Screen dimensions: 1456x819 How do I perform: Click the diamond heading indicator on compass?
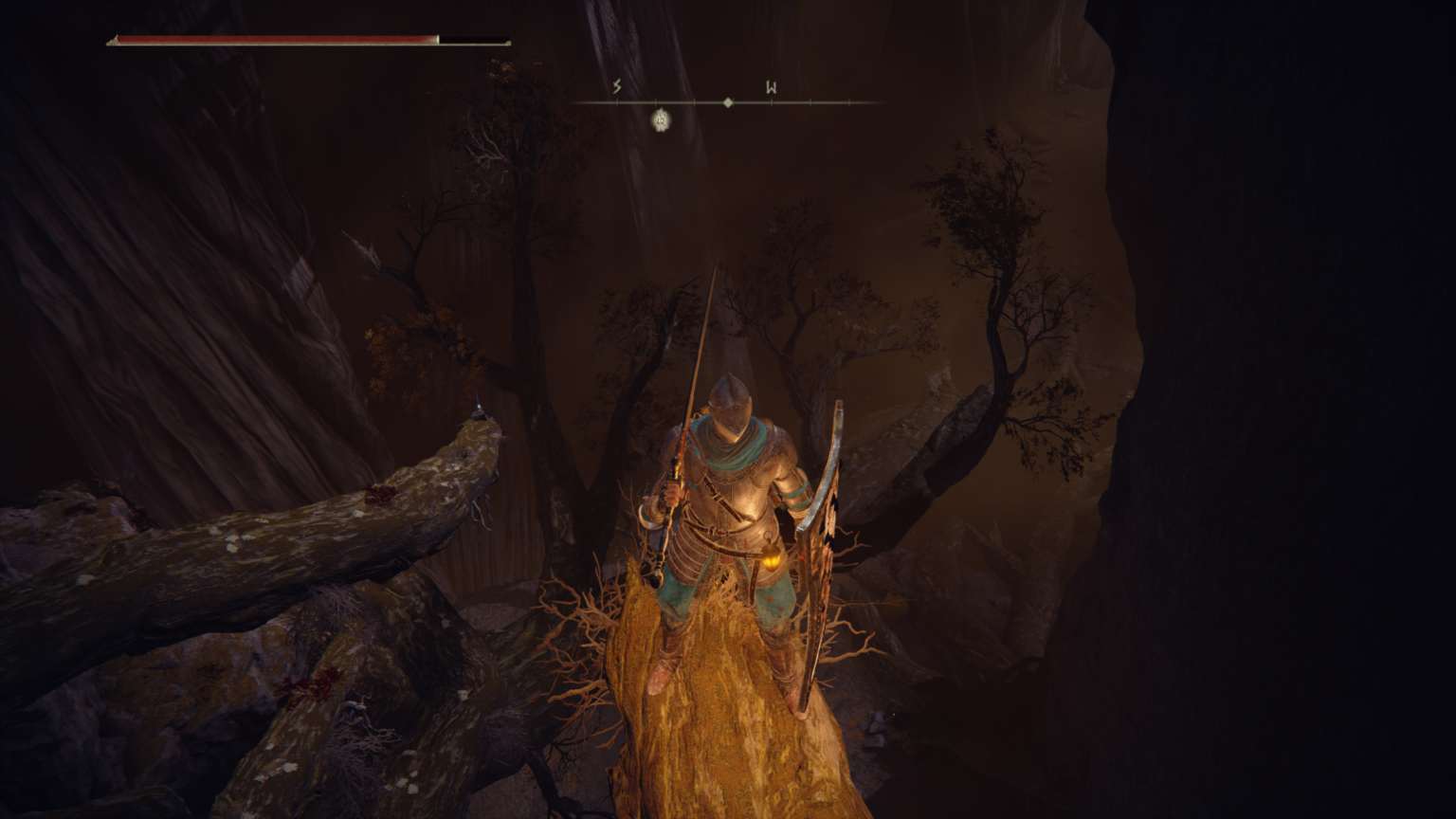(728, 101)
